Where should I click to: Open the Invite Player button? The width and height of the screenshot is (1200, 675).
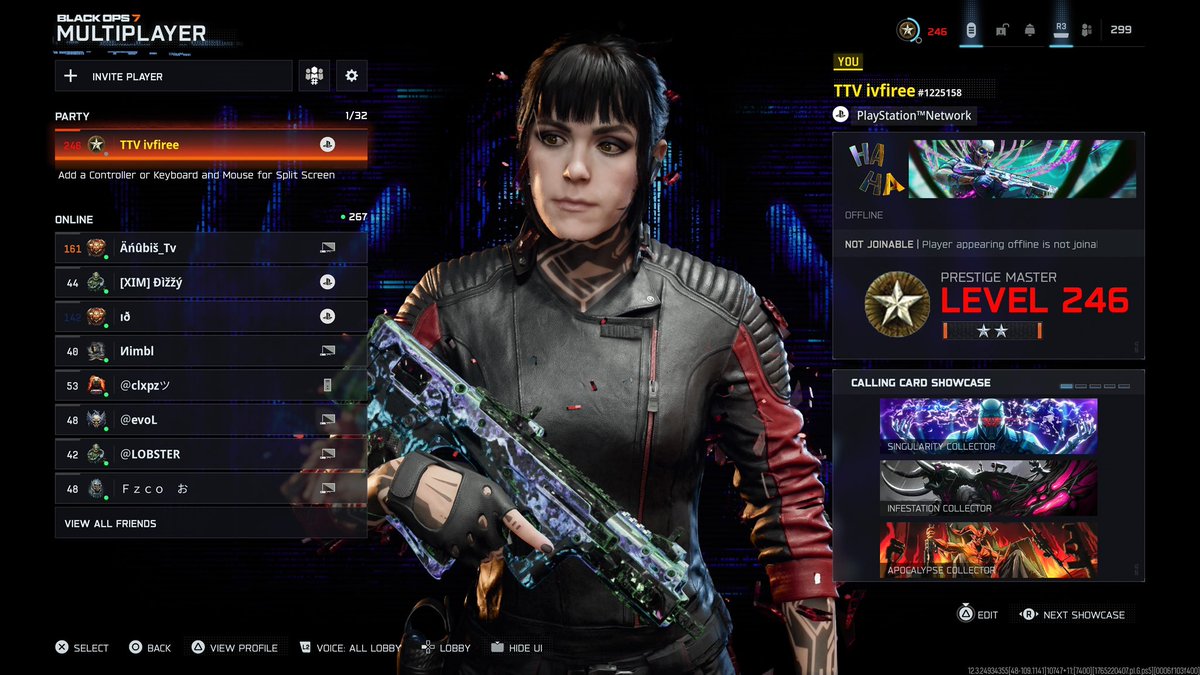173,76
